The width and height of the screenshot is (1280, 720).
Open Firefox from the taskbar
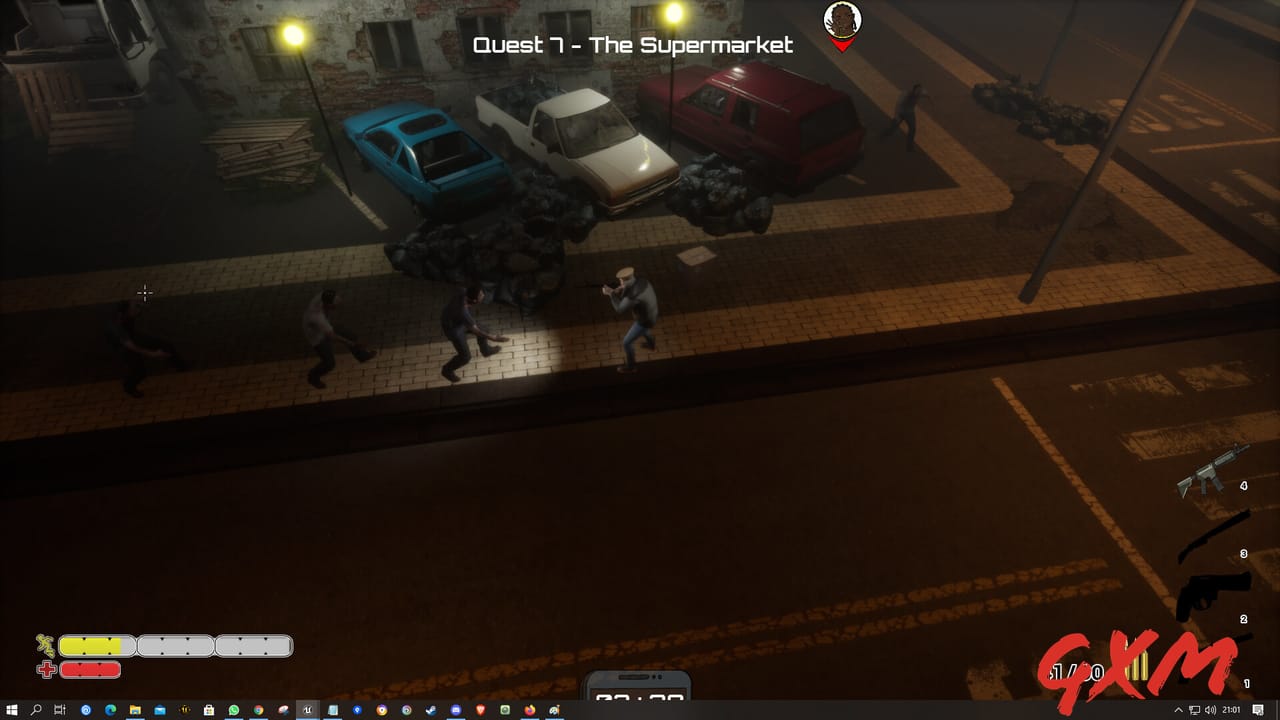529,710
